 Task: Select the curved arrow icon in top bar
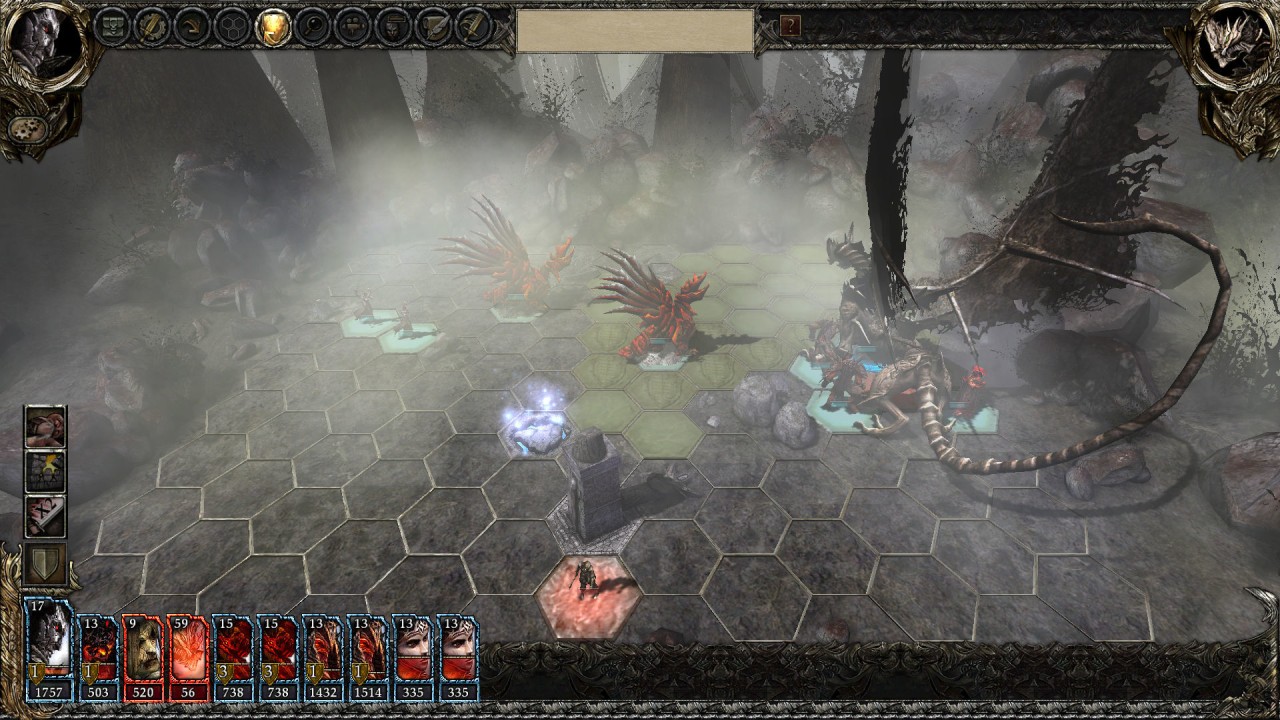click(193, 26)
